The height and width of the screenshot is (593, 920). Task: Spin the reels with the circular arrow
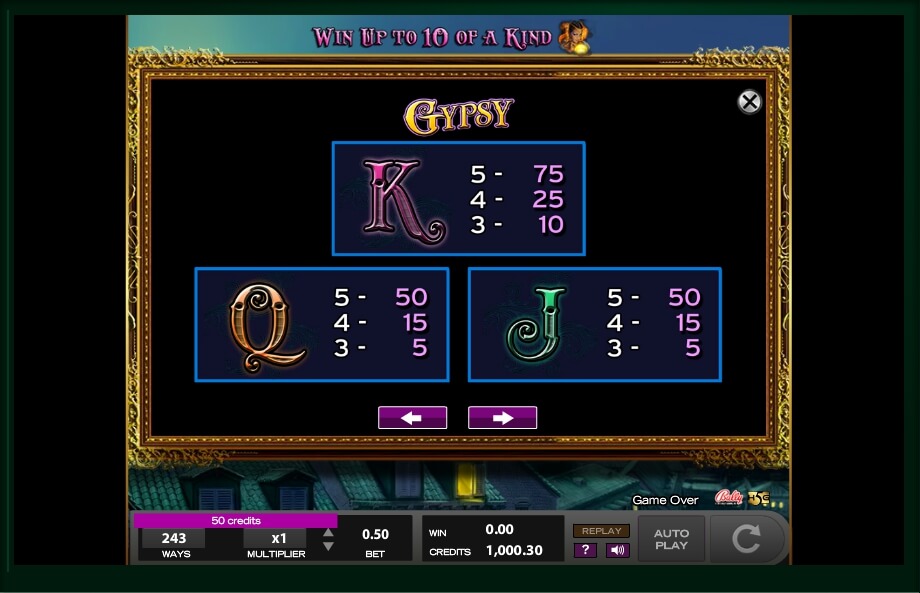(746, 539)
